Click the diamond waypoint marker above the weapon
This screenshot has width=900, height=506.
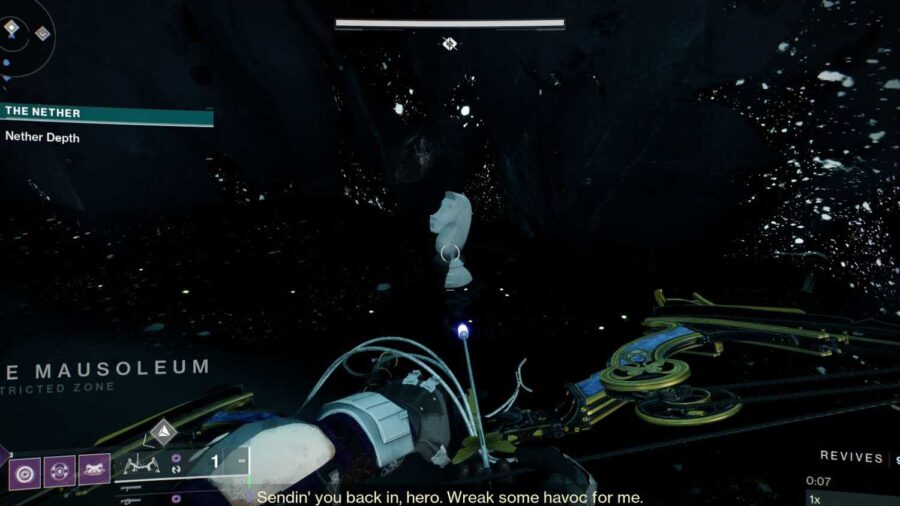(163, 432)
